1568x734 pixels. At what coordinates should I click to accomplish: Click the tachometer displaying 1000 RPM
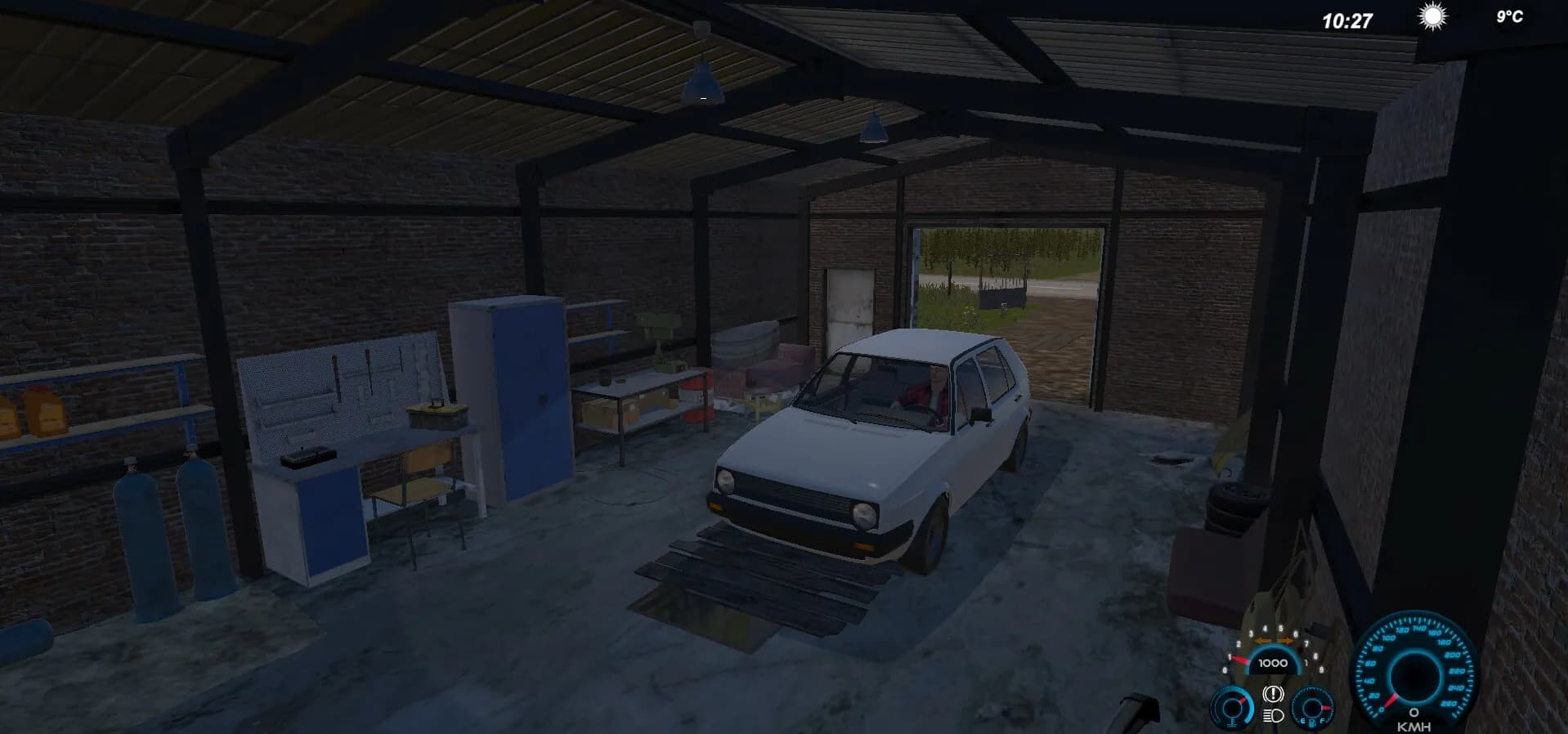click(1274, 663)
